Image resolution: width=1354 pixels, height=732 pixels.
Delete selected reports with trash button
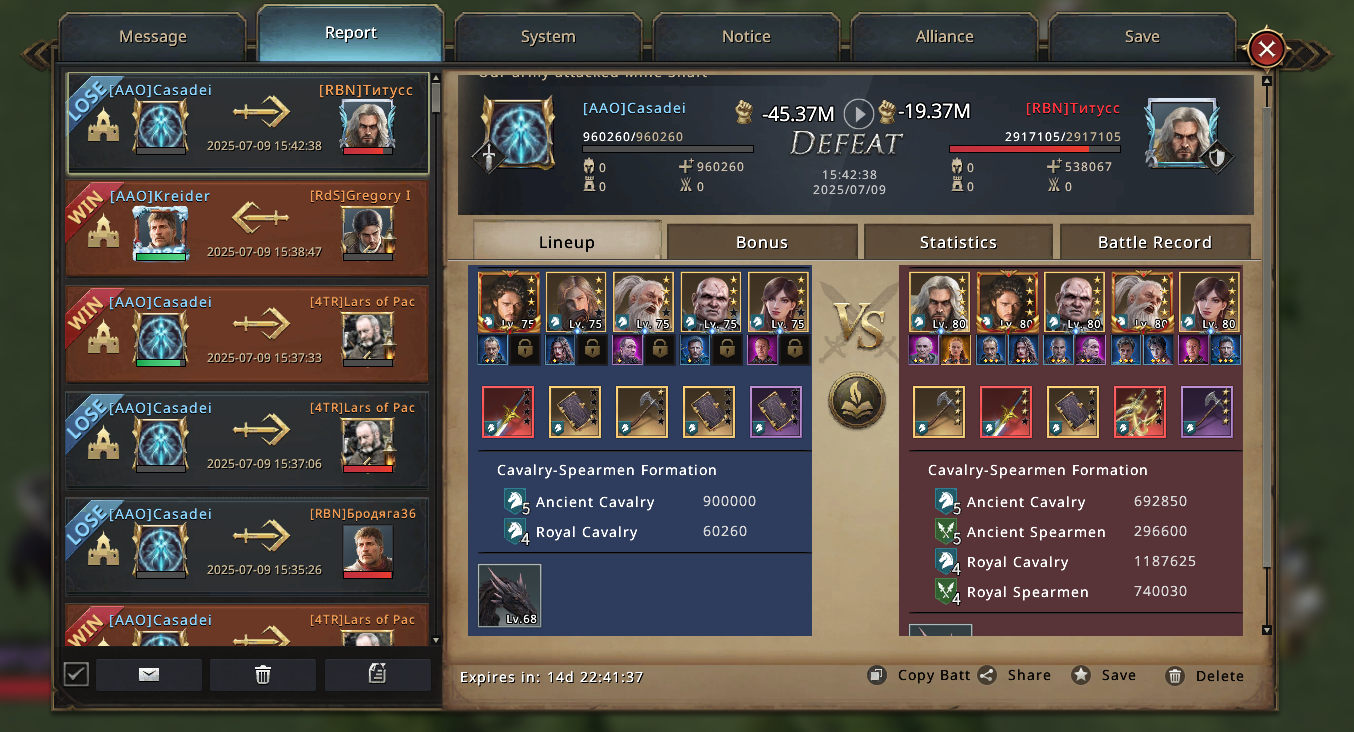click(263, 675)
